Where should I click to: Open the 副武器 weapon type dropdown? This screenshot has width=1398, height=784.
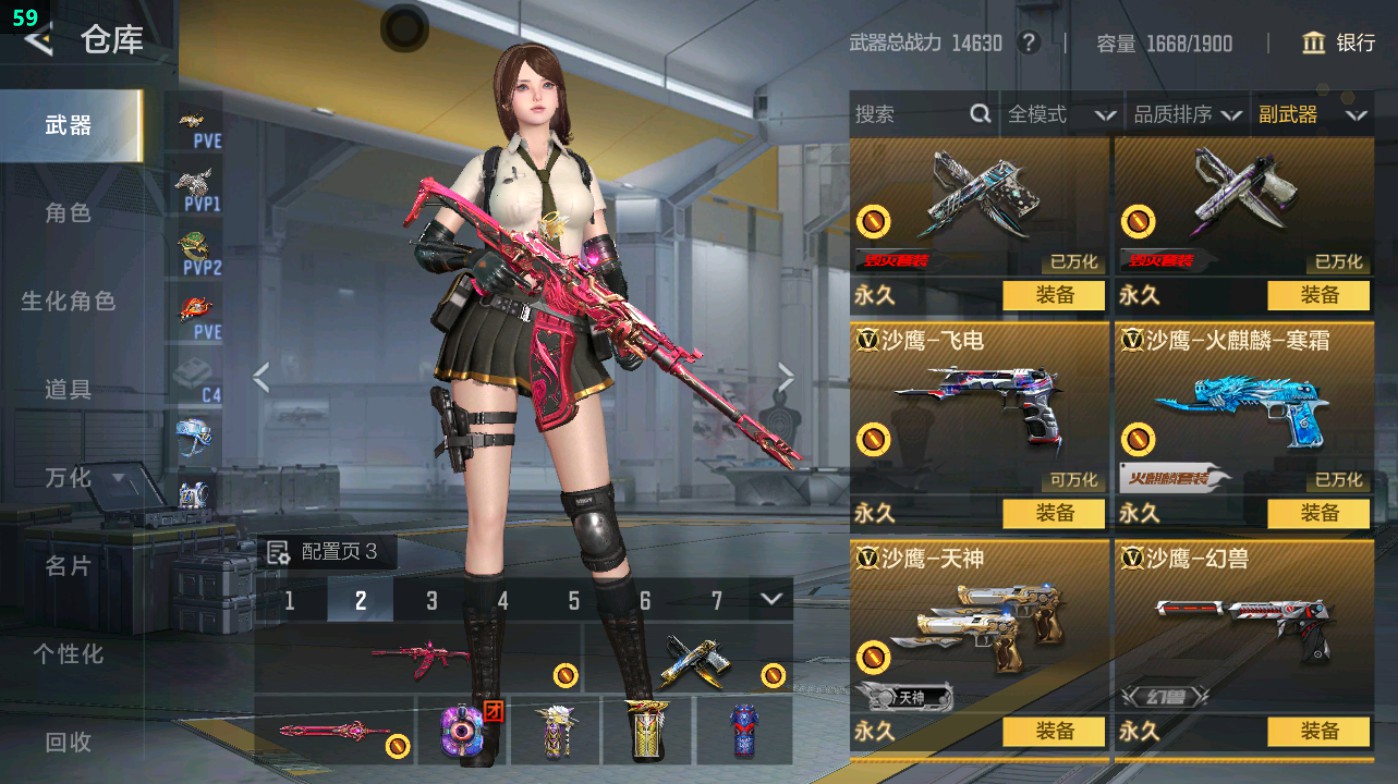pyautogui.click(x=1312, y=115)
